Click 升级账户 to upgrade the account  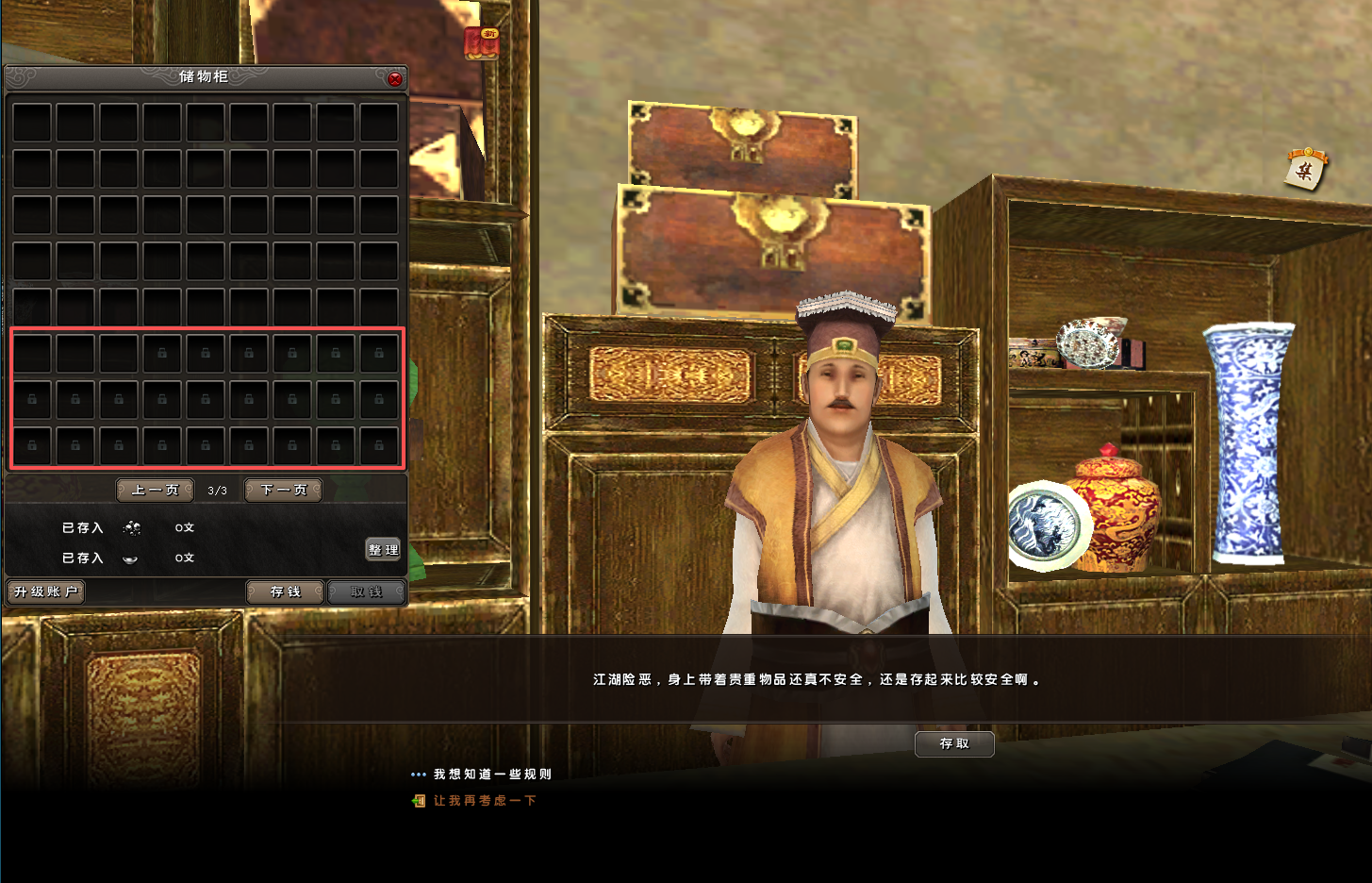[x=46, y=591]
